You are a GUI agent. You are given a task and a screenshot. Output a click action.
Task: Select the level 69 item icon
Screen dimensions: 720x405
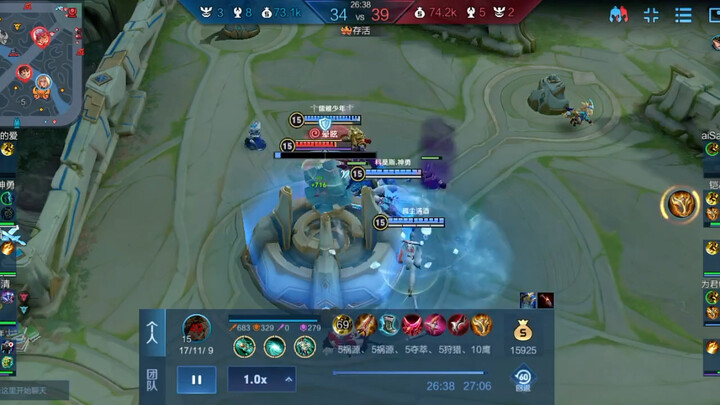(x=343, y=325)
